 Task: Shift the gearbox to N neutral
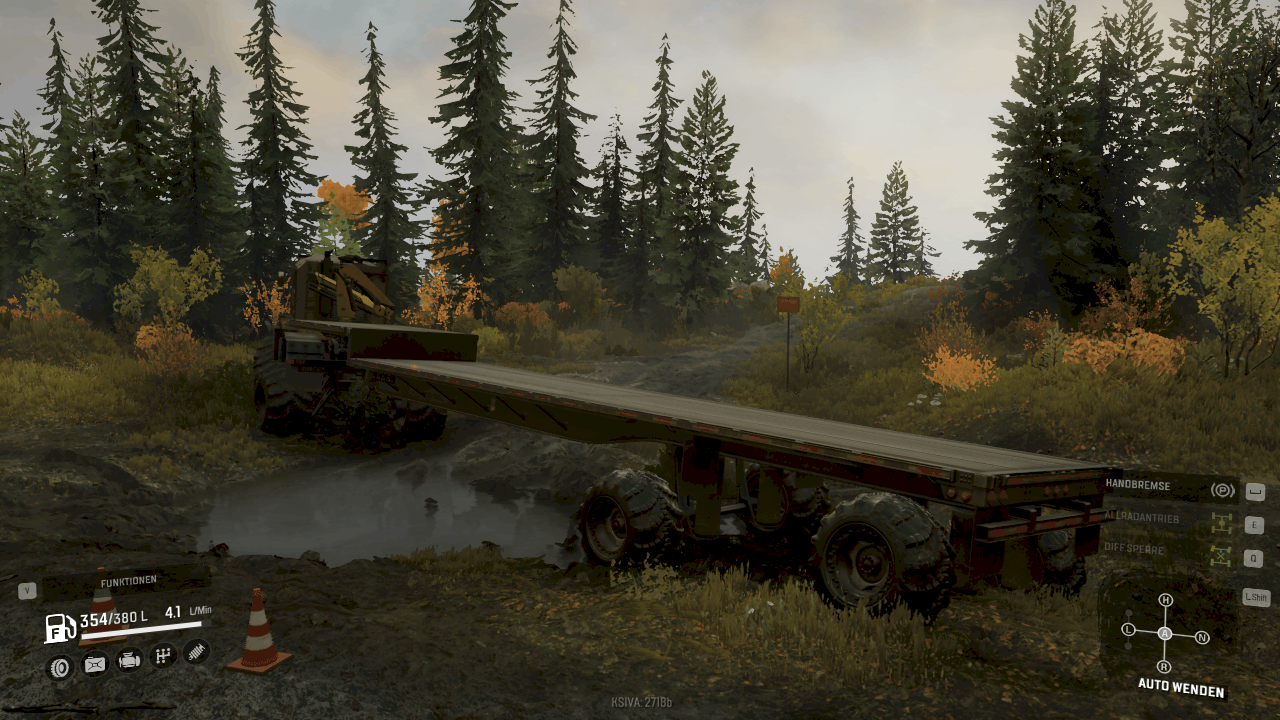click(x=1202, y=637)
